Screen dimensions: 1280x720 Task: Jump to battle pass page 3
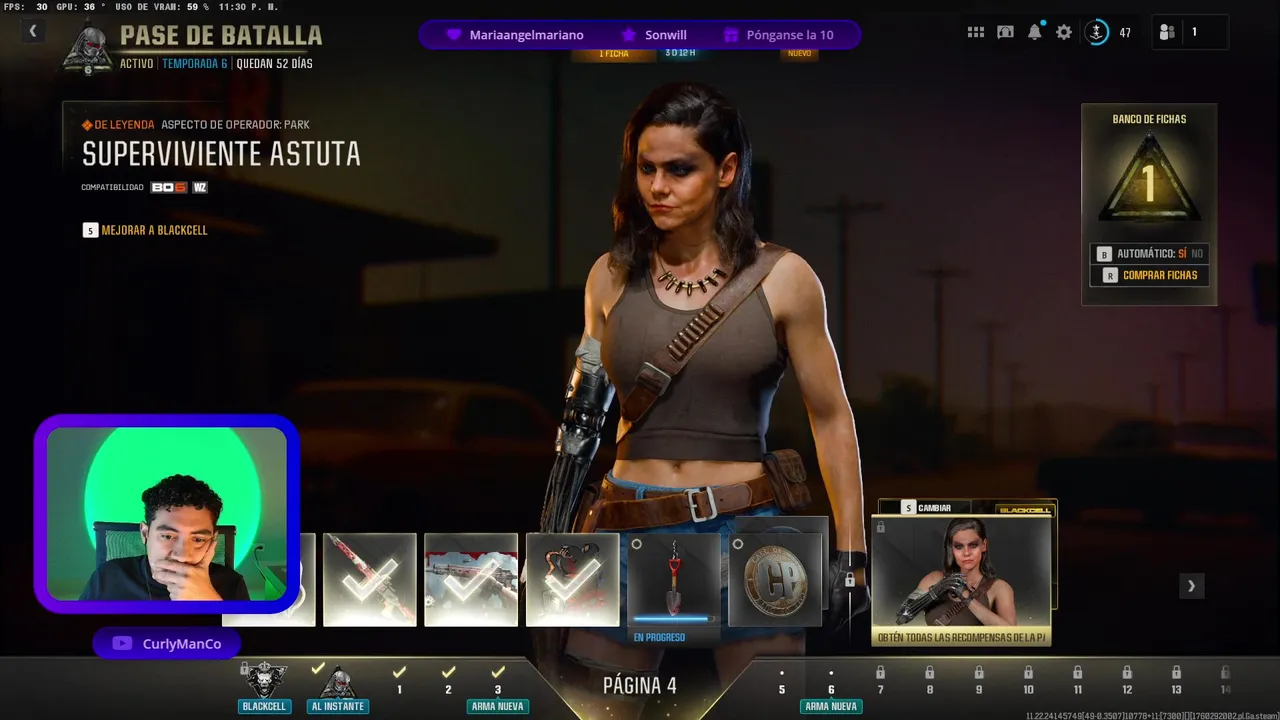coord(497,682)
